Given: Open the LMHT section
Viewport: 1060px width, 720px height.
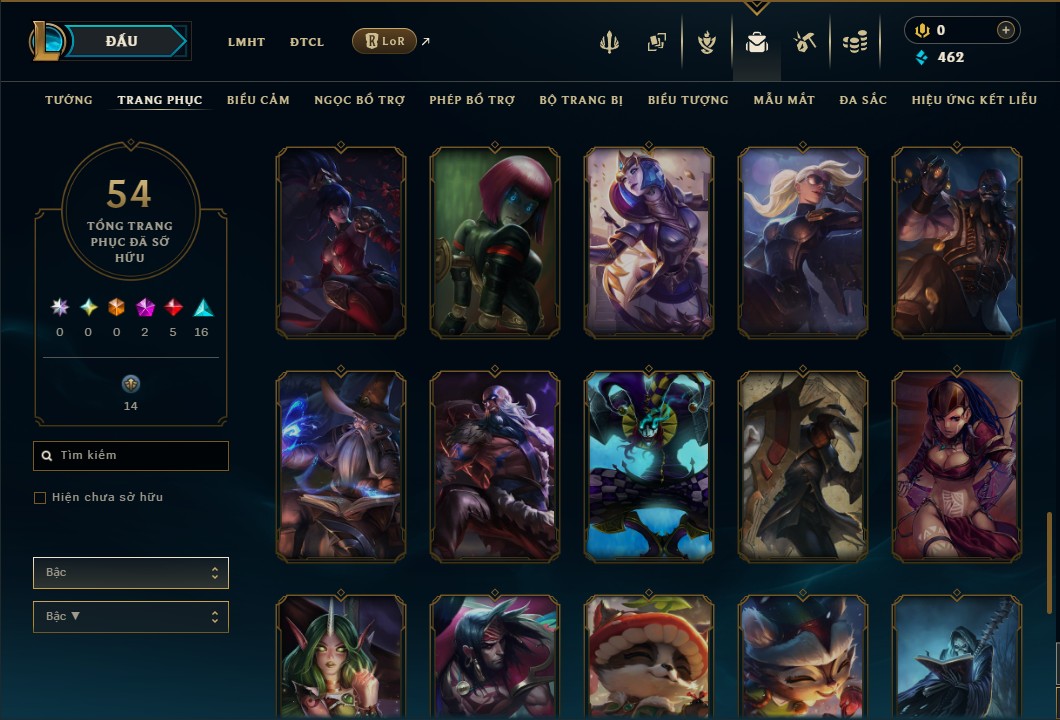Looking at the screenshot, I should [x=246, y=42].
